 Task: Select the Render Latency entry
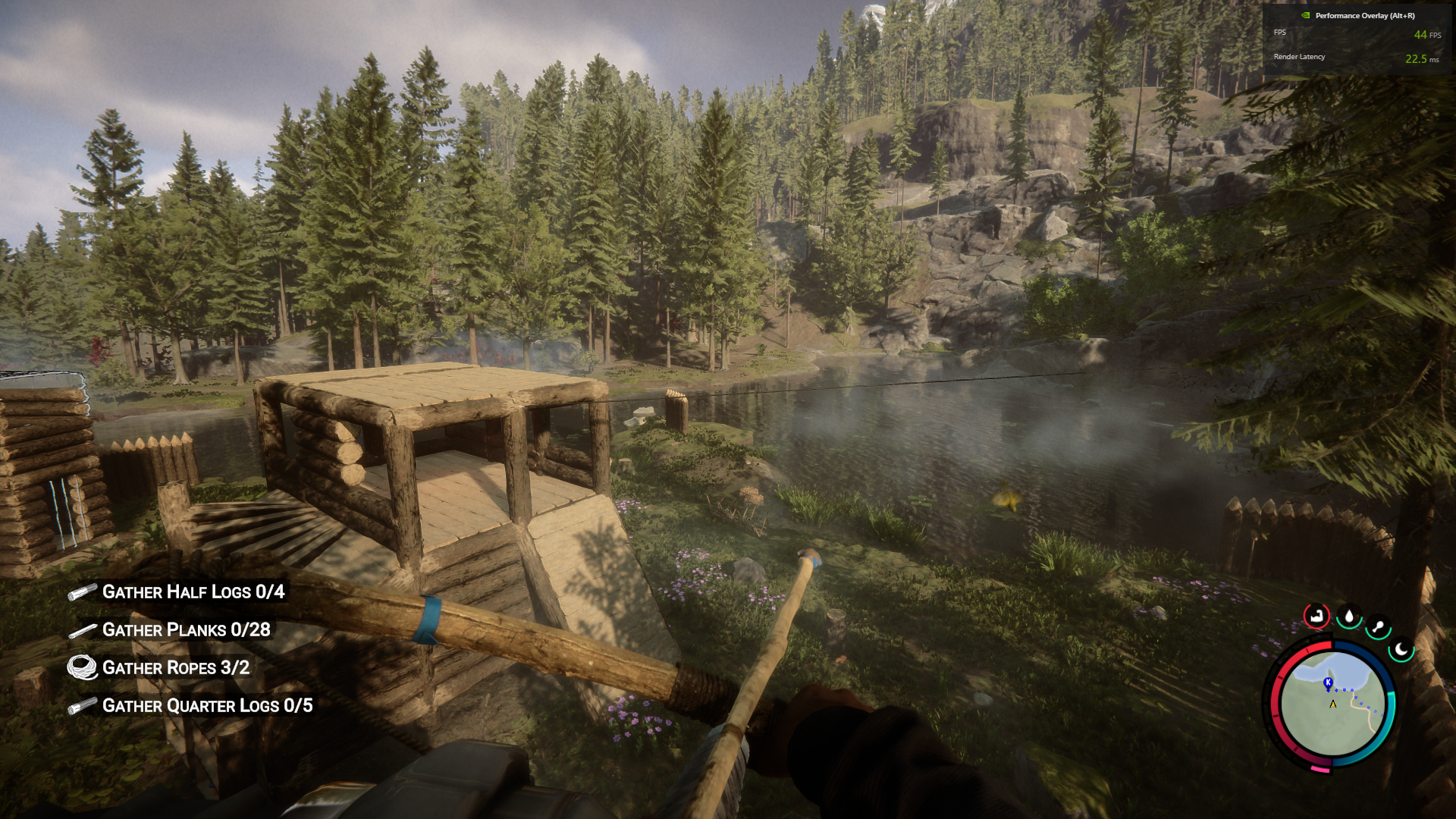coord(1298,56)
